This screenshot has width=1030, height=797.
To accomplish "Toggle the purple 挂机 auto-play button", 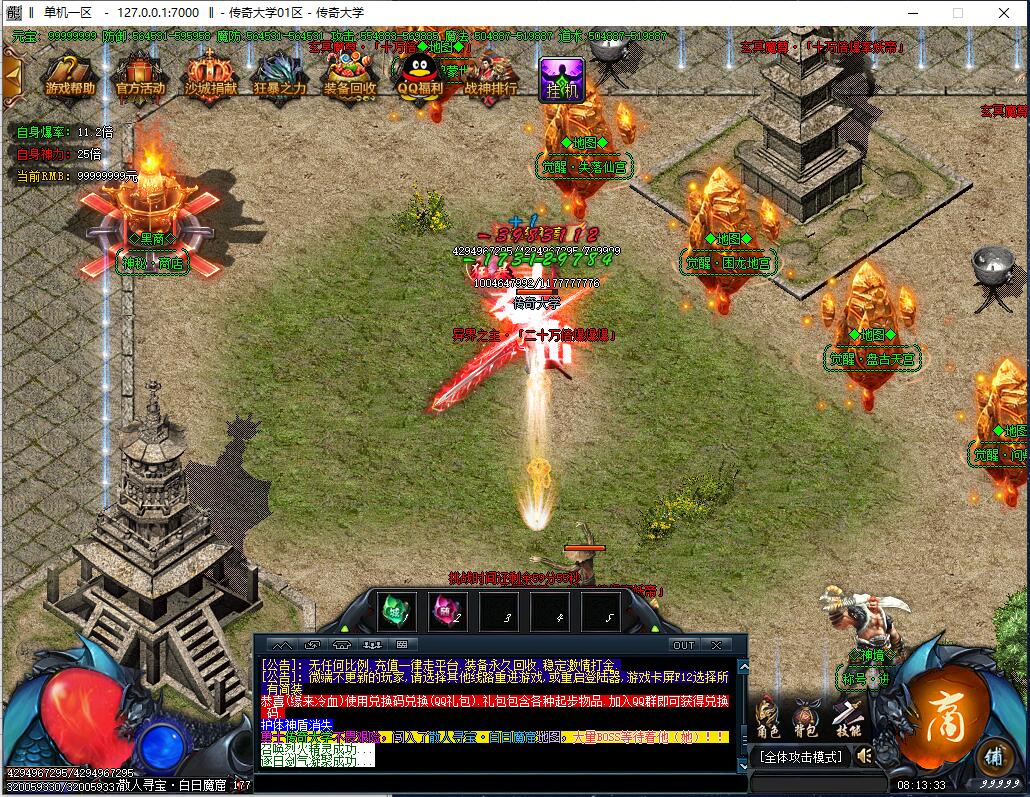I will point(561,79).
